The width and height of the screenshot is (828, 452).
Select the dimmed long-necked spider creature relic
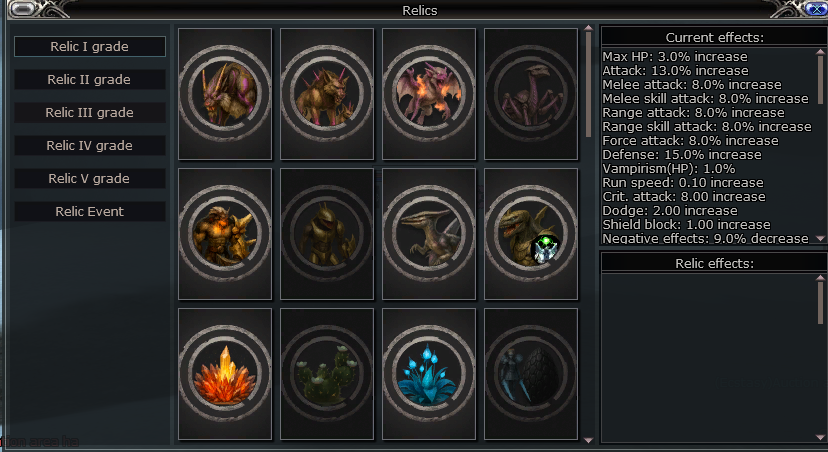coord(531,93)
